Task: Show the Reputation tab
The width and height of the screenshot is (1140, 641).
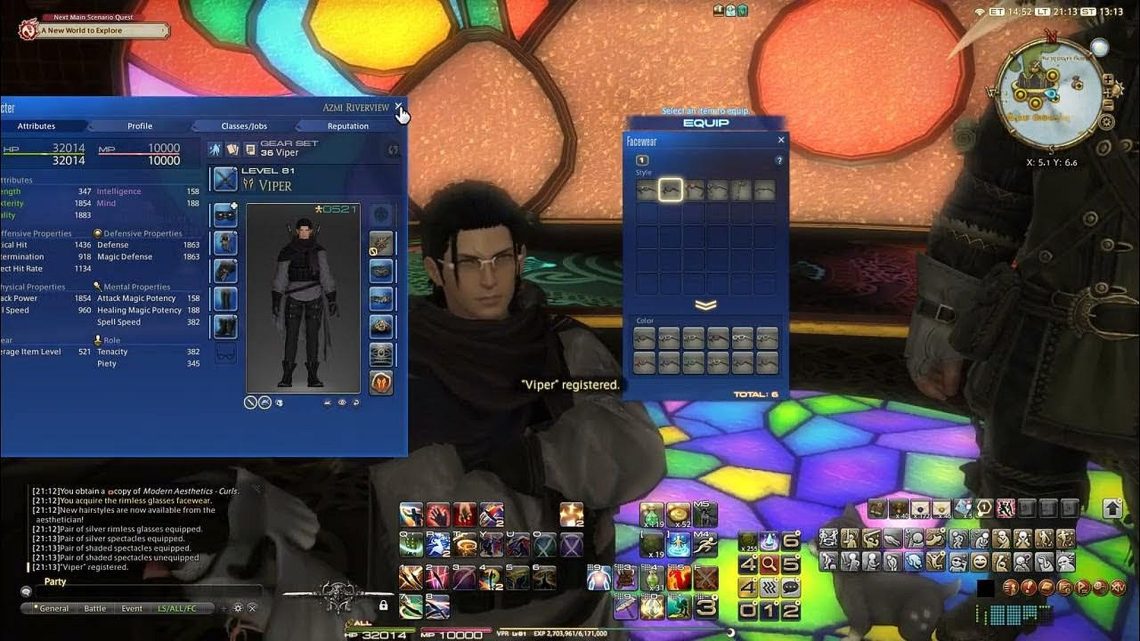Action: (348, 126)
